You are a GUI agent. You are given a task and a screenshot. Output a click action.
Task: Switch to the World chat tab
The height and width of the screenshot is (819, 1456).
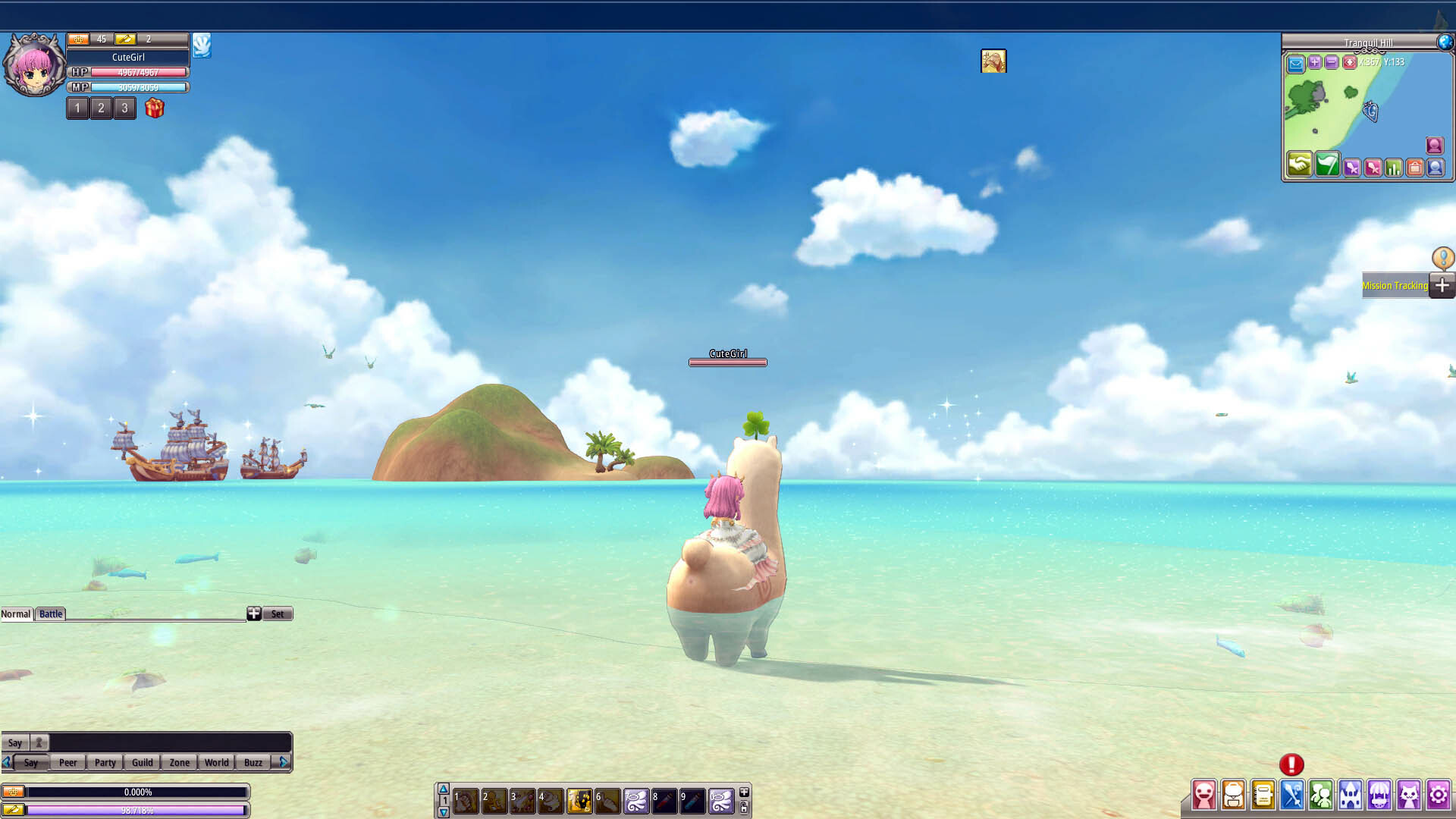click(216, 762)
